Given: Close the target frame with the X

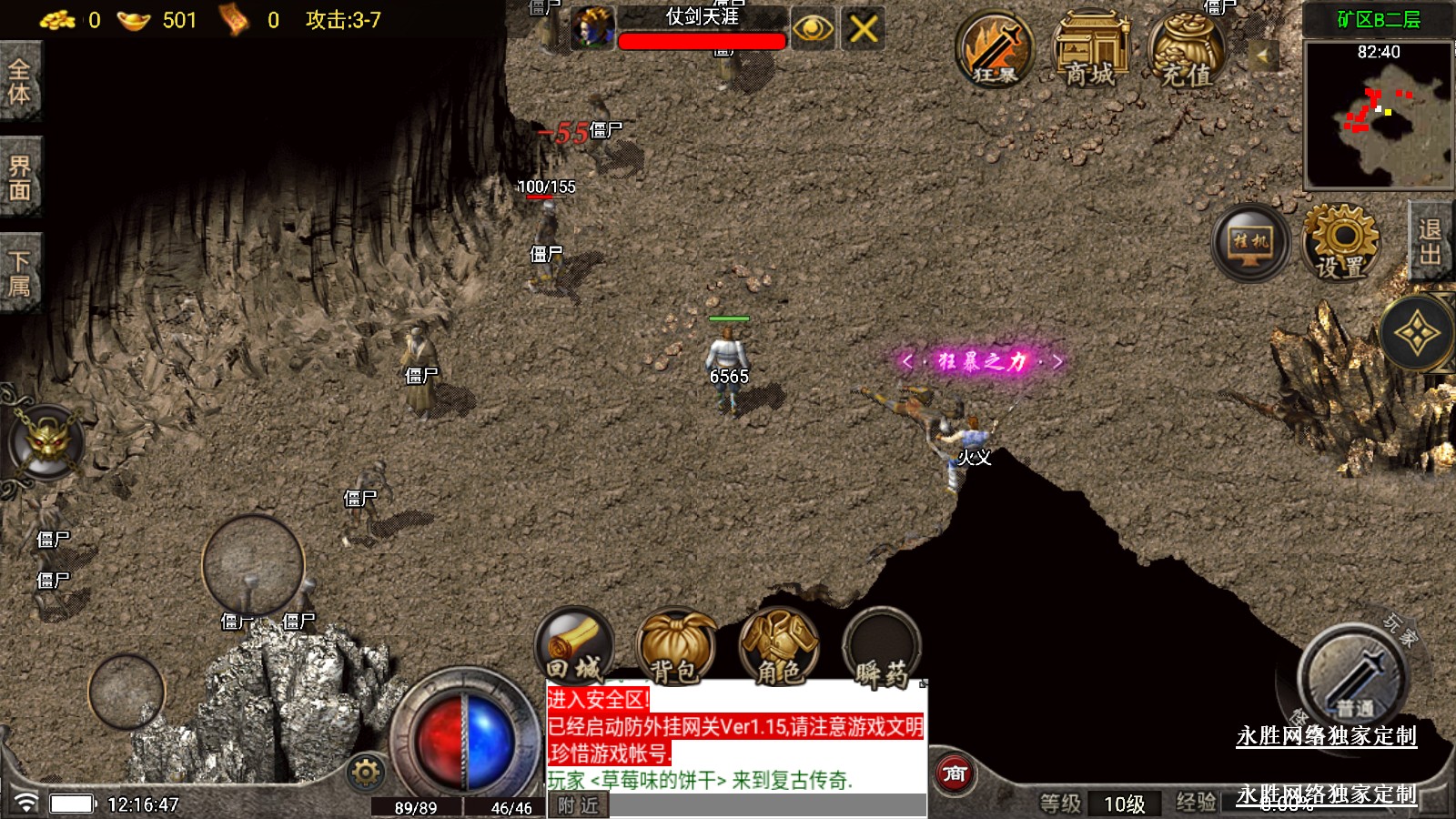Looking at the screenshot, I should 863,29.
